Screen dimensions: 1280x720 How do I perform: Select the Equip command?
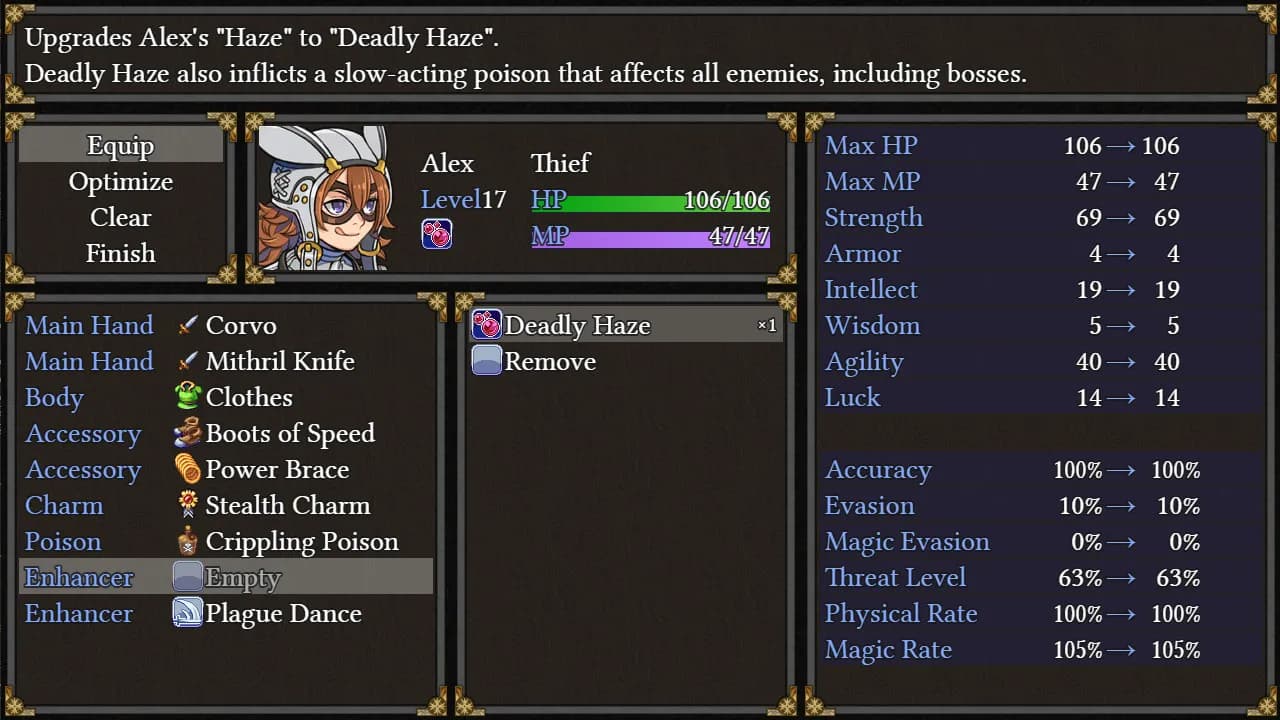tap(120, 146)
